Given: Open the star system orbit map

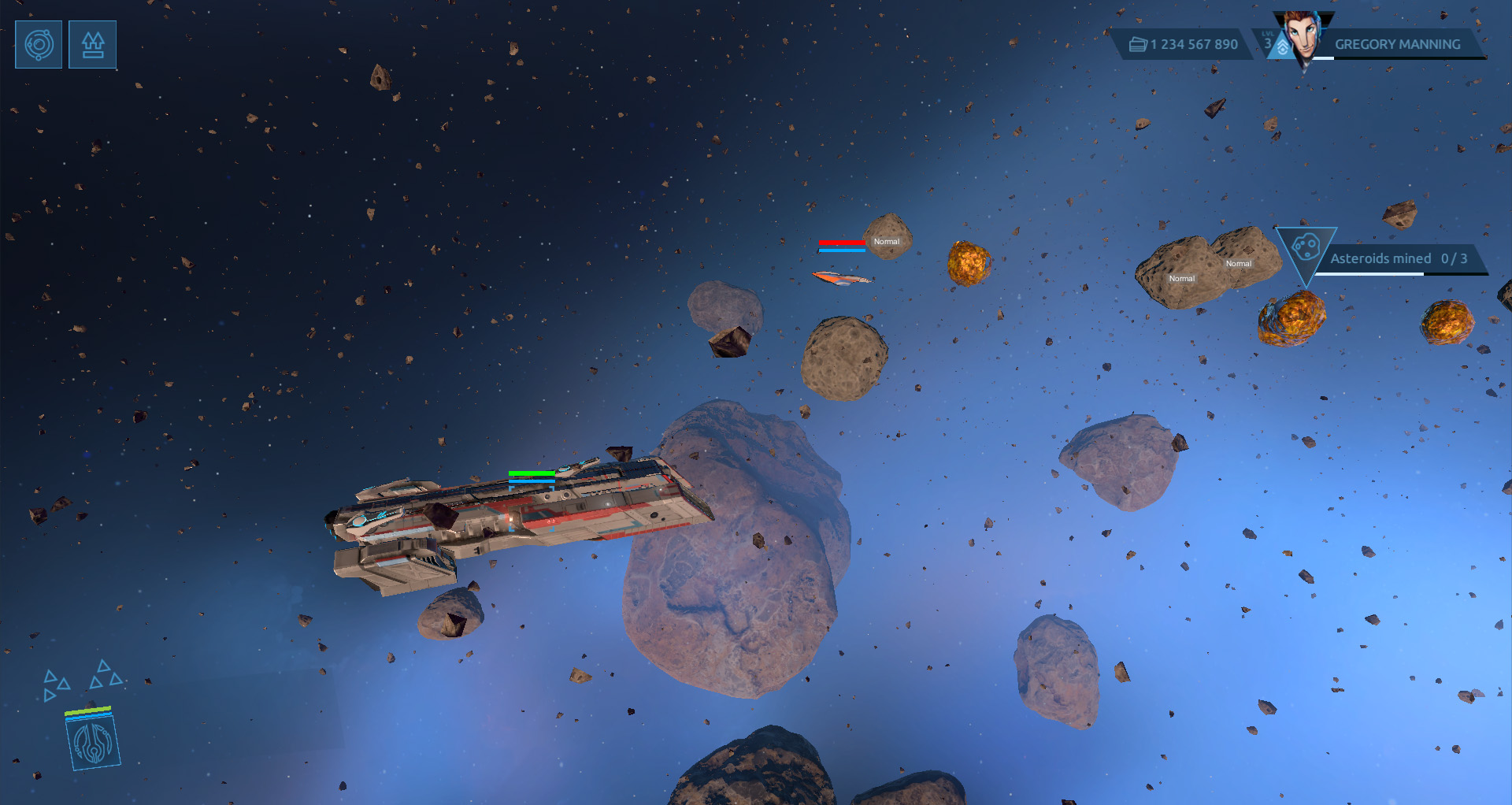Looking at the screenshot, I should [x=39, y=45].
